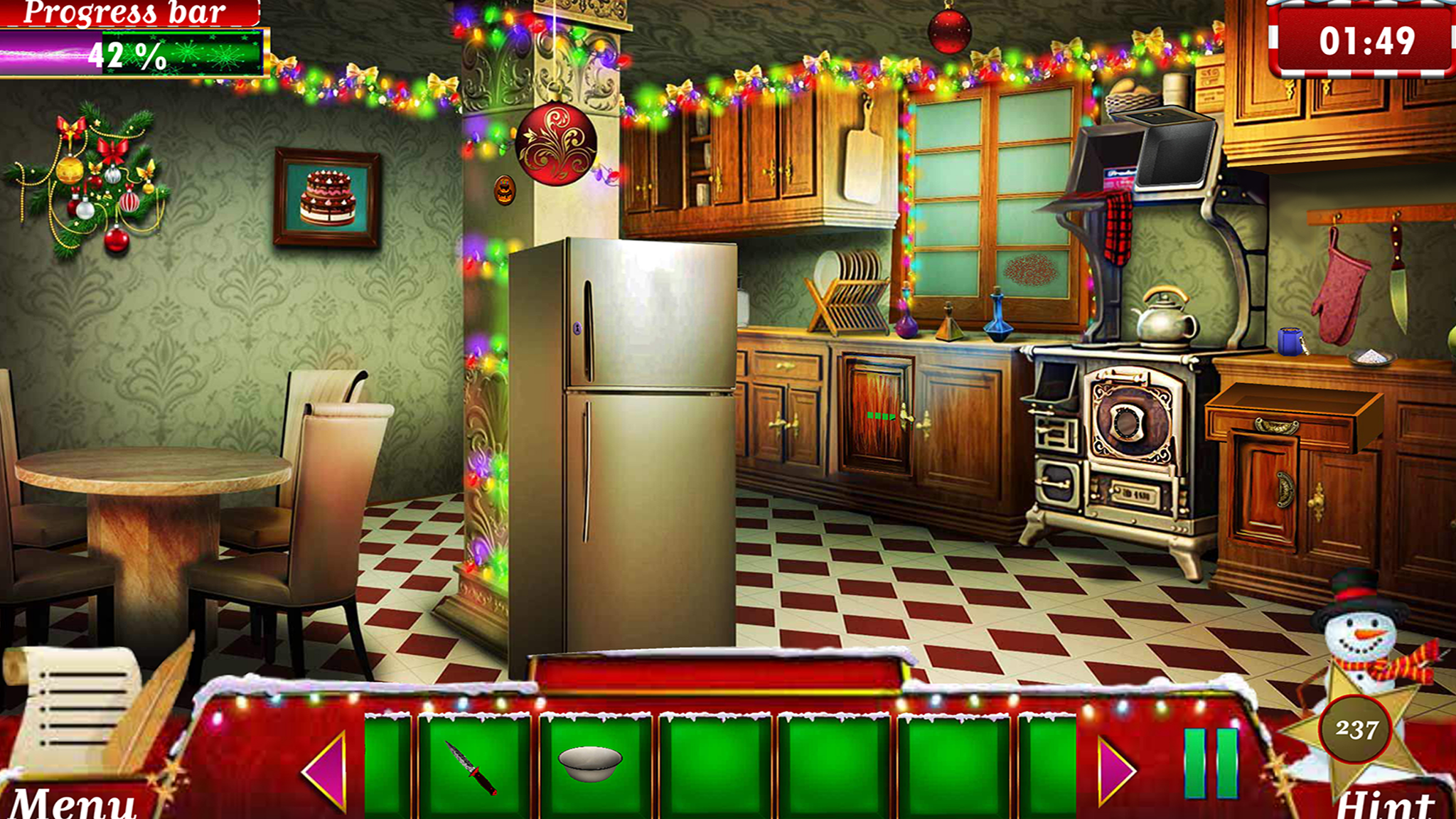Click the left arrow to scroll inventory
This screenshot has height=819, width=1456.
tap(327, 771)
